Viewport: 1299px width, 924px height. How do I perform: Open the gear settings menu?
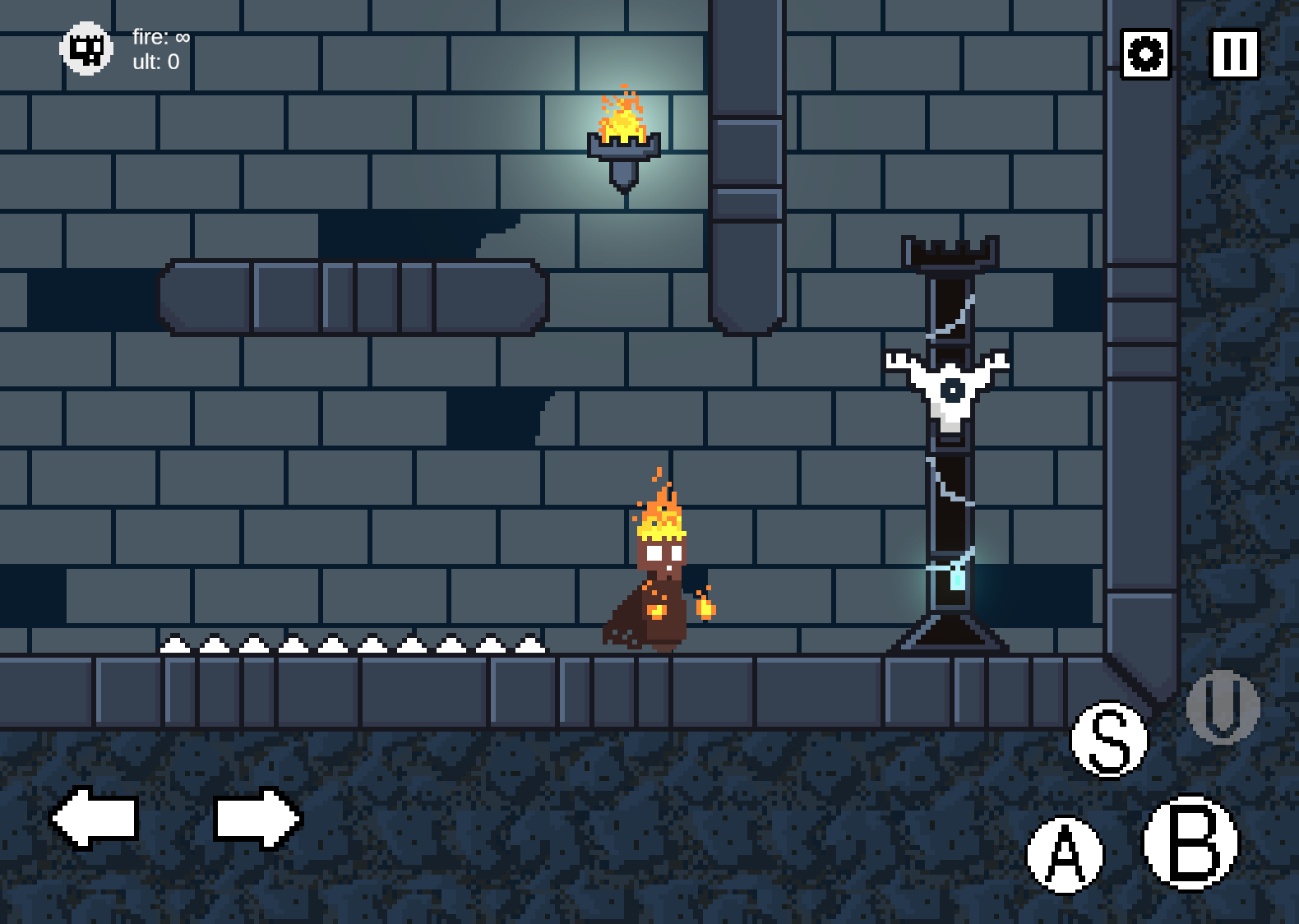click(x=1145, y=54)
